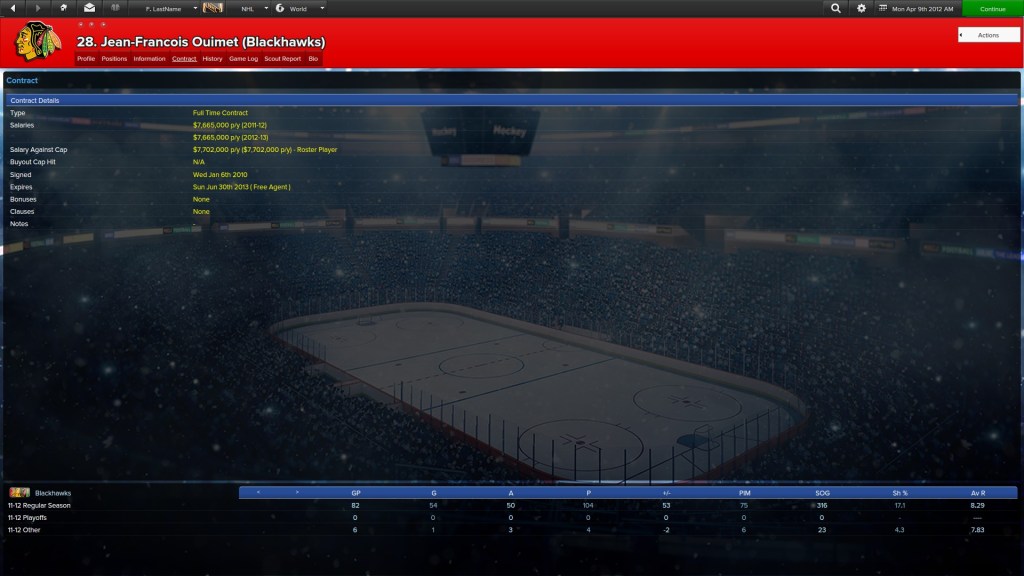The width and height of the screenshot is (1024, 576).
Task: Show the Information tab
Action: 149,59
